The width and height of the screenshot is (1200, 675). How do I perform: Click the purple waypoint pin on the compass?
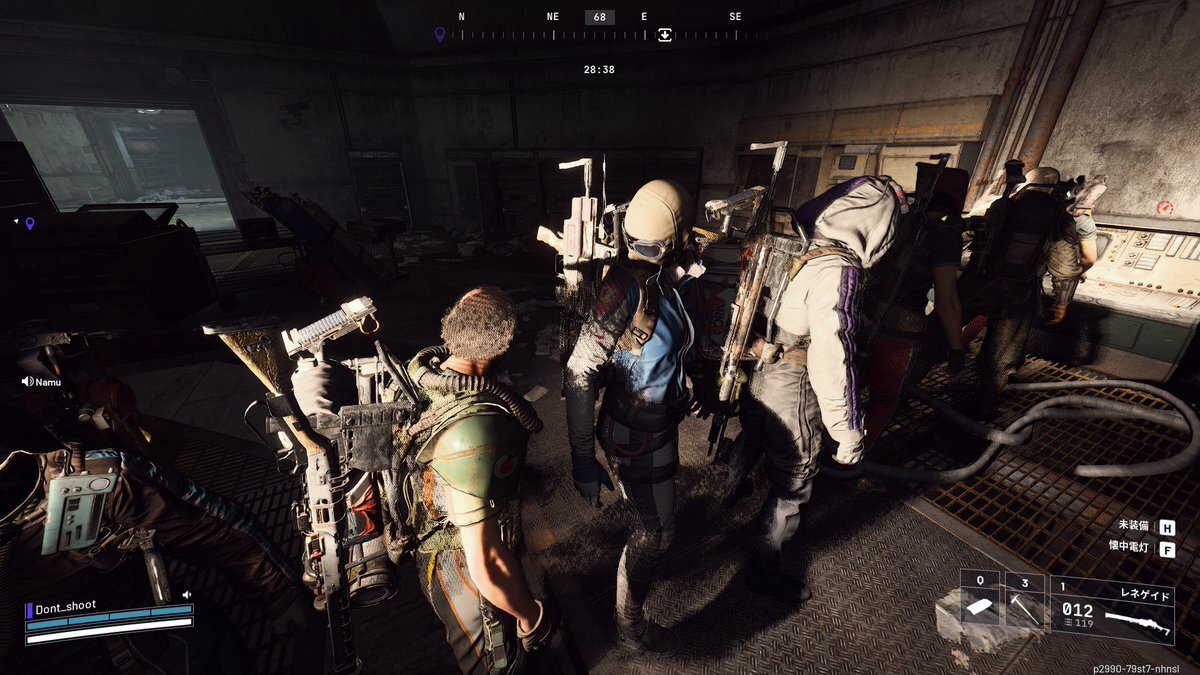pos(439,34)
